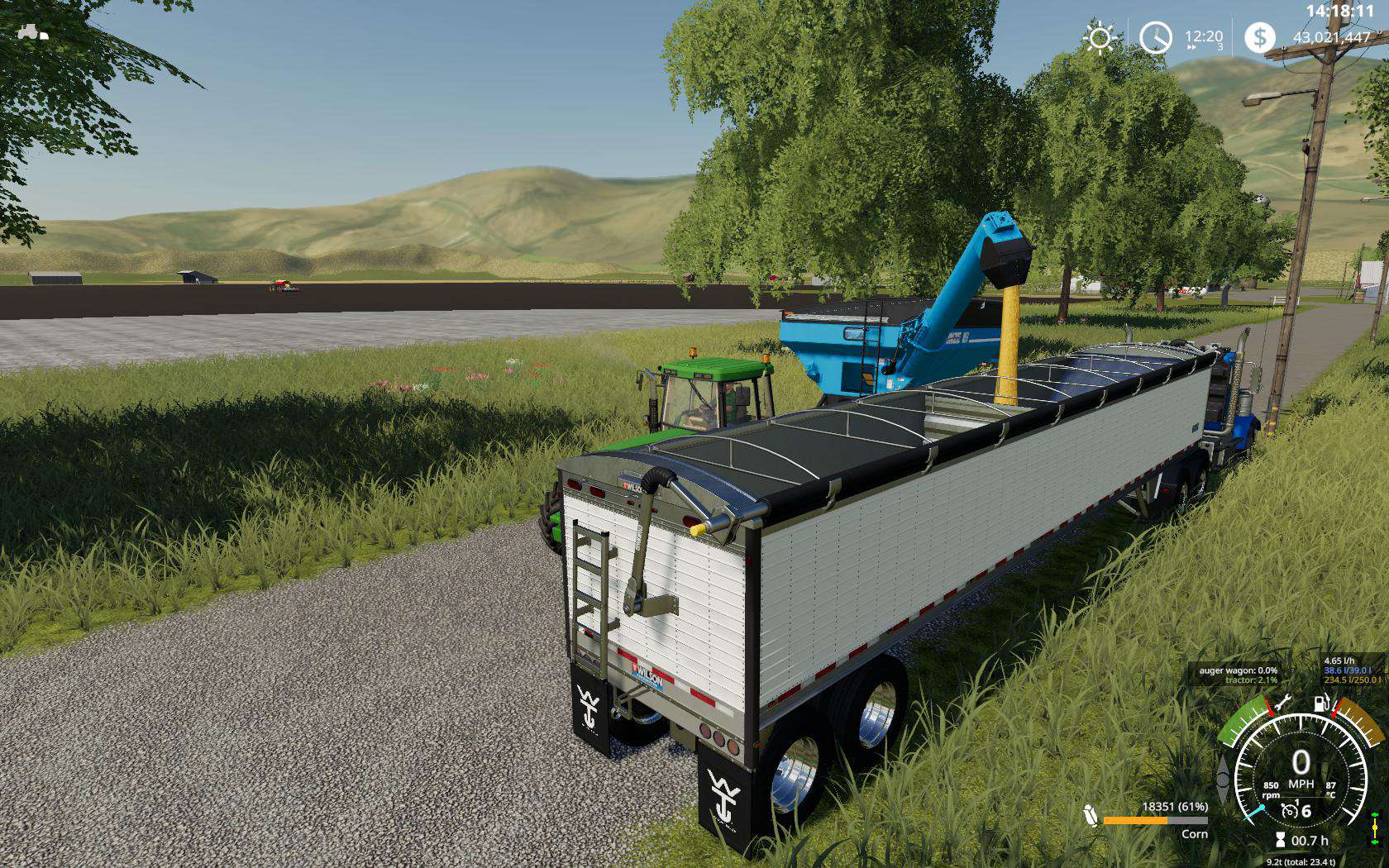Screen dimensions: 1389x868
Task: Click the hourglass operating-hours icon
Action: (1281, 840)
